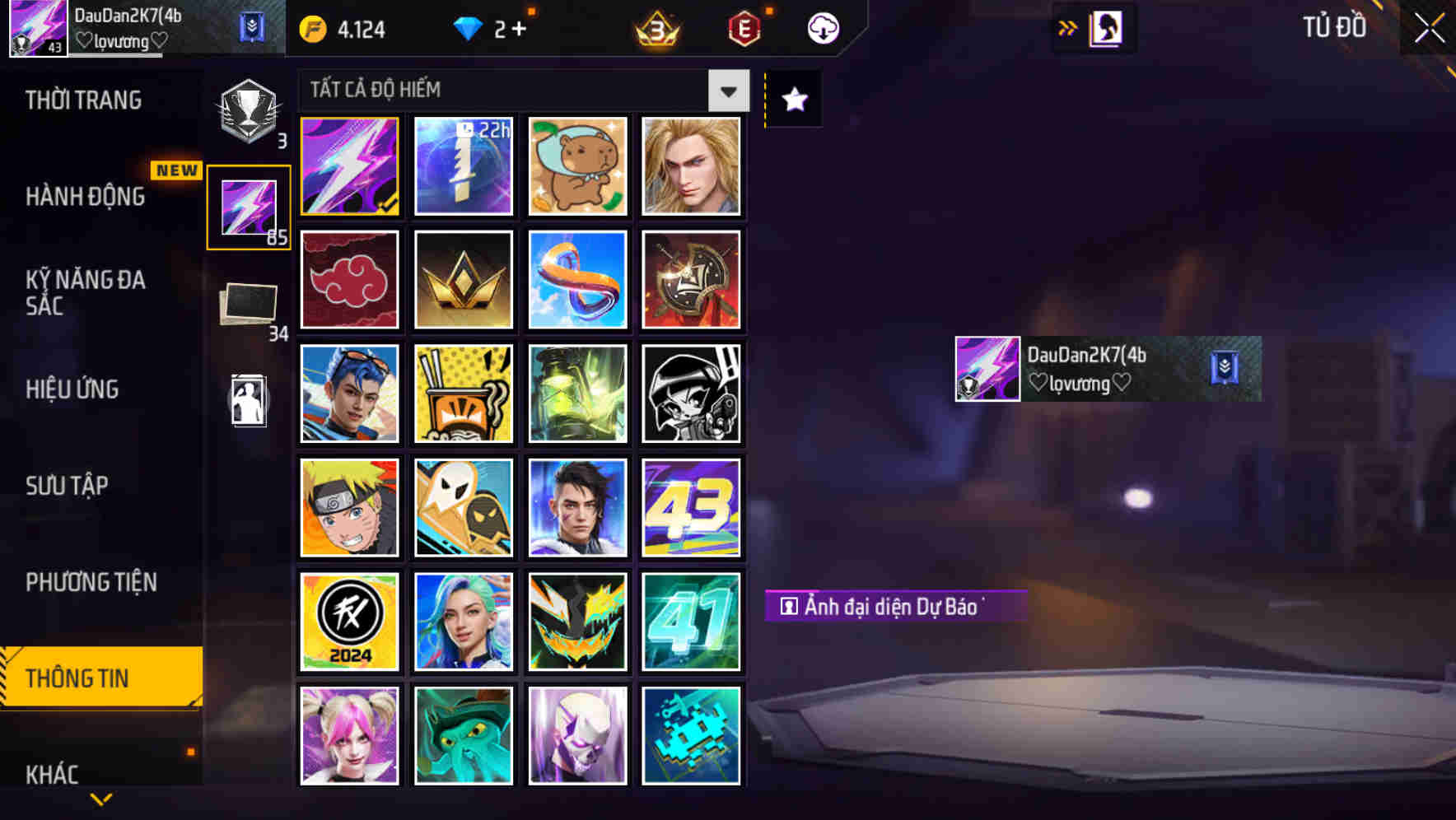The width and height of the screenshot is (1456, 820).
Task: Select the pose category icon below banners
Action: coord(248,401)
